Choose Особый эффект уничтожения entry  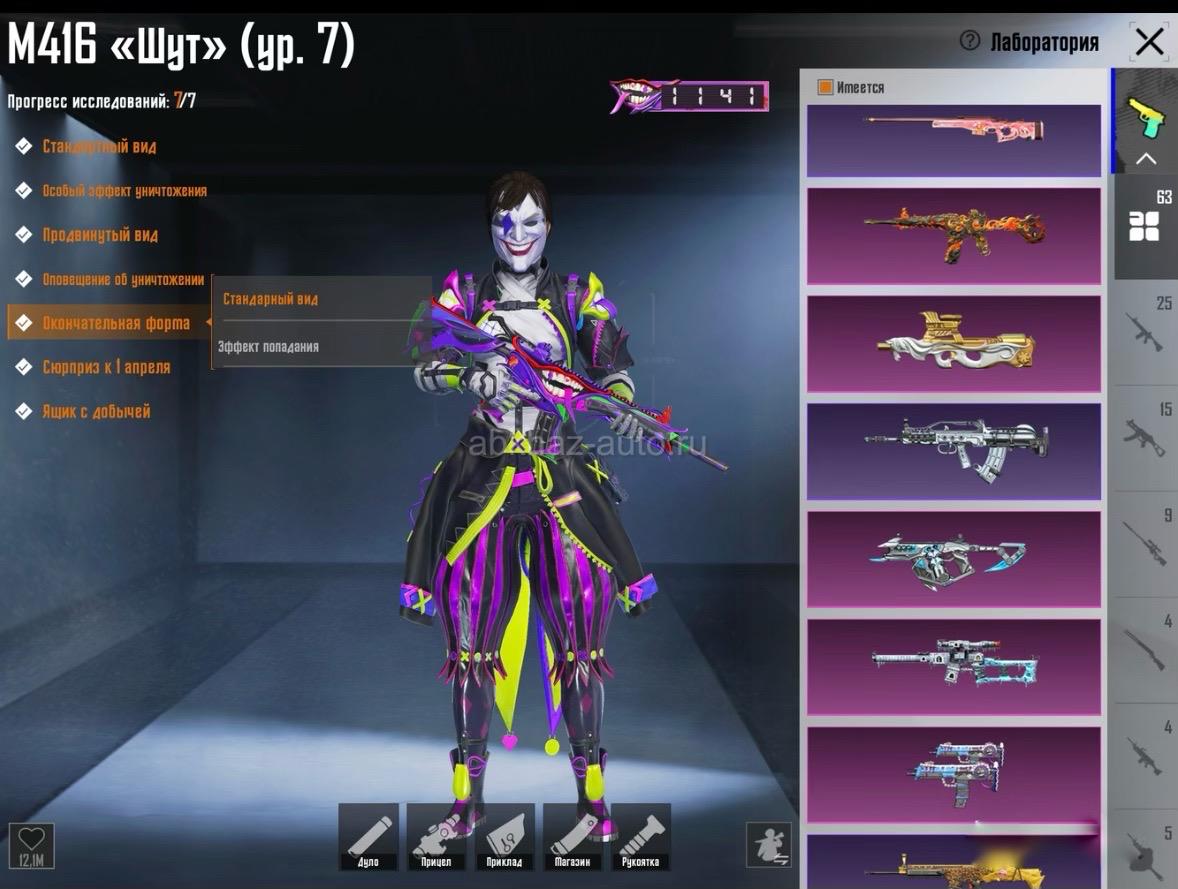coord(124,191)
